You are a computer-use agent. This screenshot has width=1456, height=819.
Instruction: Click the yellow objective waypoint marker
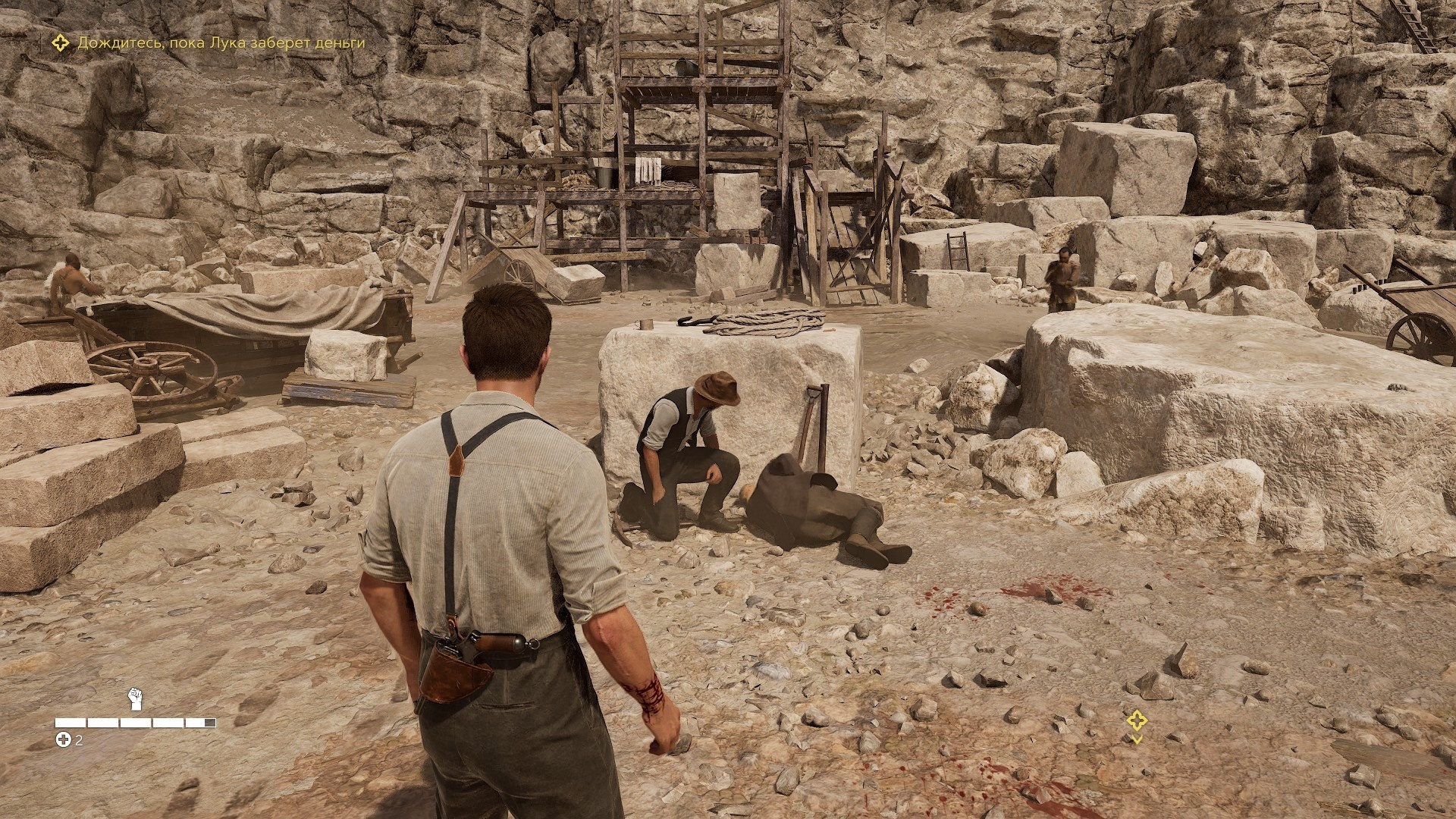[1135, 721]
